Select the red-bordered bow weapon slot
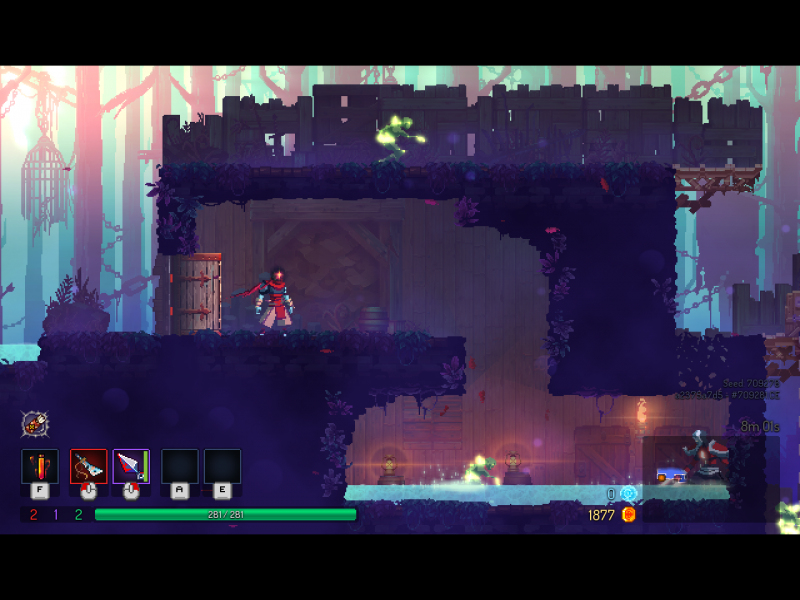Screen dimensions: 800x600 coord(88,466)
